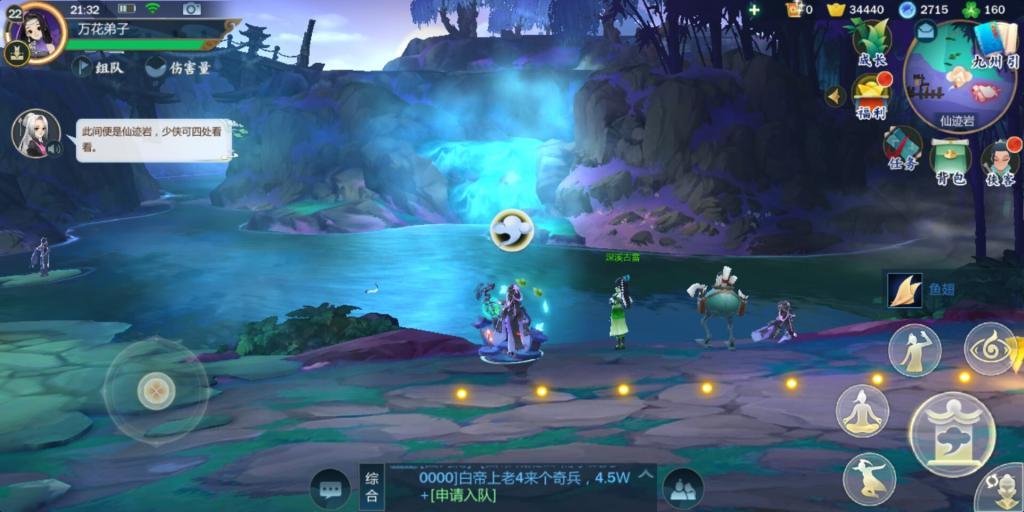Open the 福利 rewards menu
Image resolution: width=1024 pixels, height=512 pixels.
coord(871,97)
